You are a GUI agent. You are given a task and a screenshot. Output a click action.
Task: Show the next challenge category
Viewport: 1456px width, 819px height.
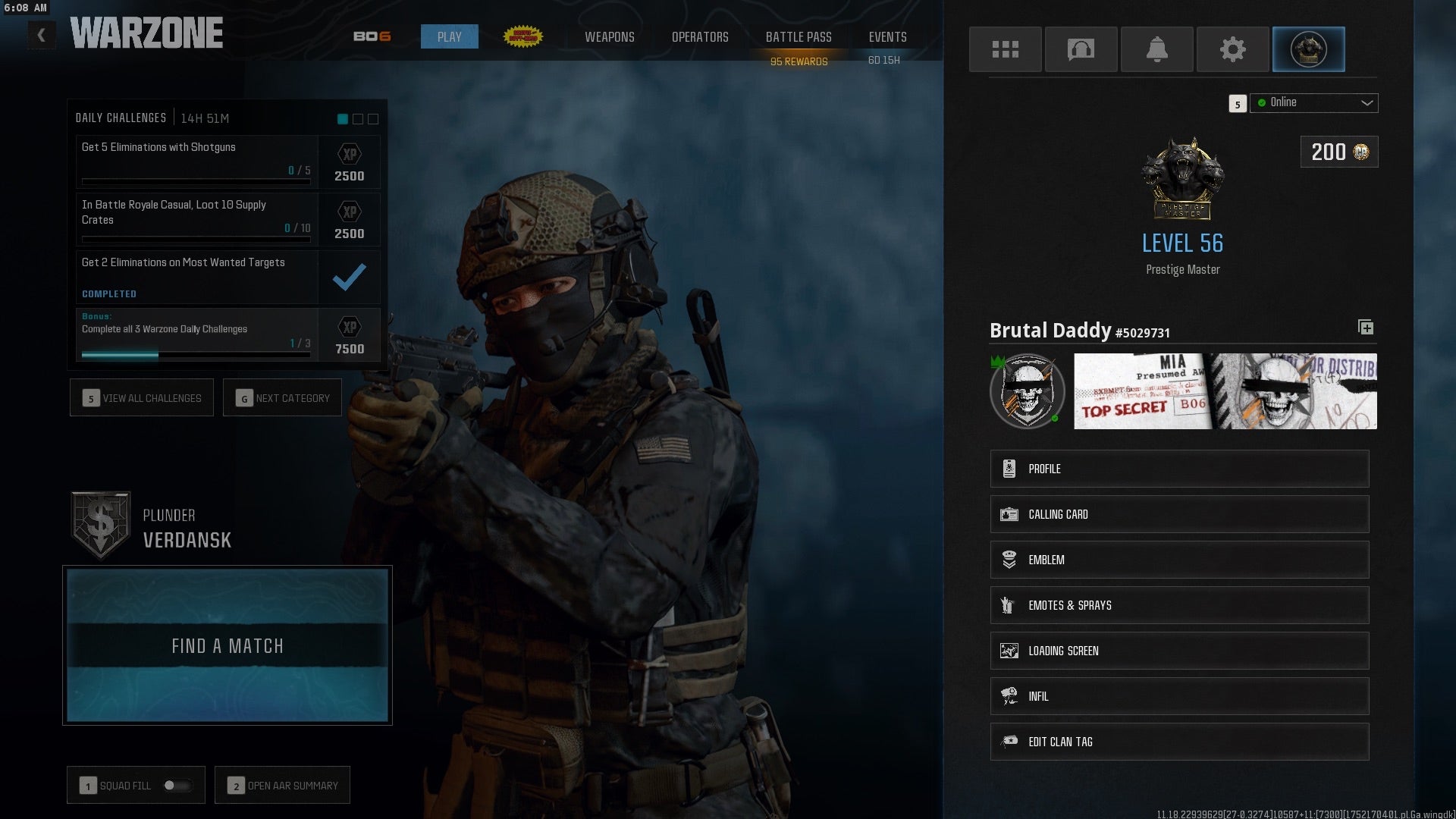coord(282,398)
